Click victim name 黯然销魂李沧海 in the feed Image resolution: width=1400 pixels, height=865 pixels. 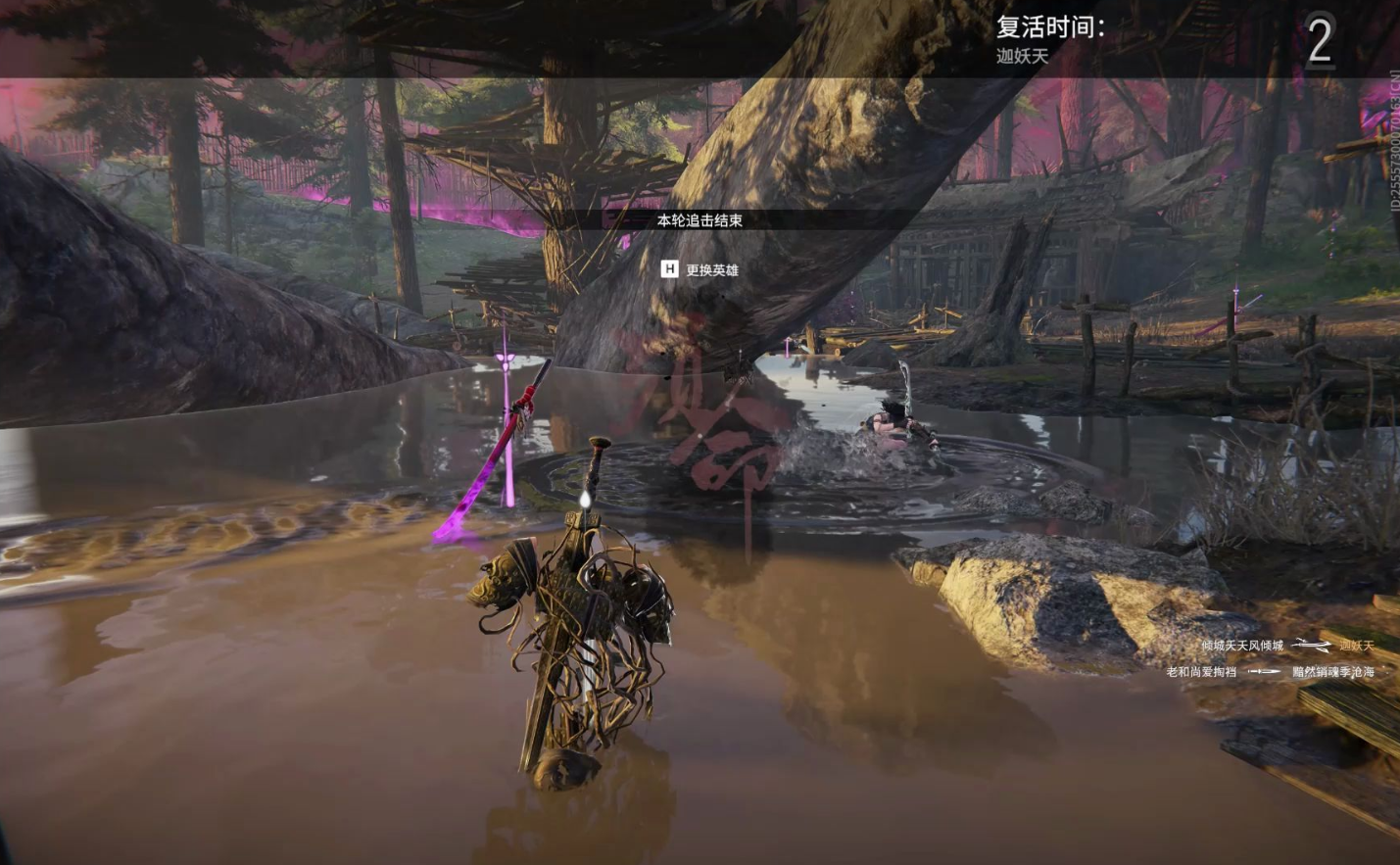pyautogui.click(x=1334, y=671)
